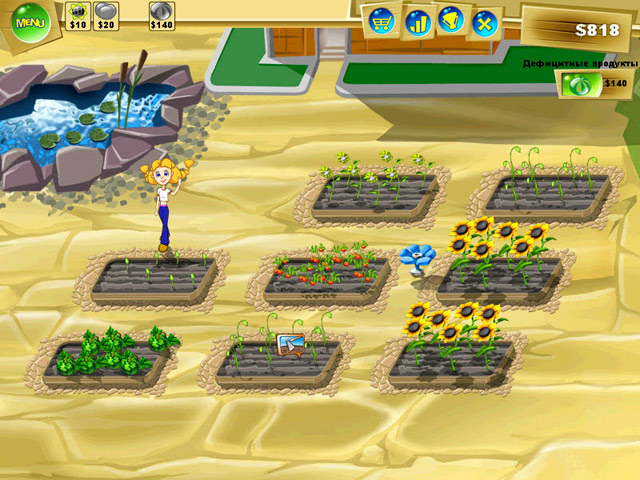Open the trophy awards button

(x=452, y=20)
